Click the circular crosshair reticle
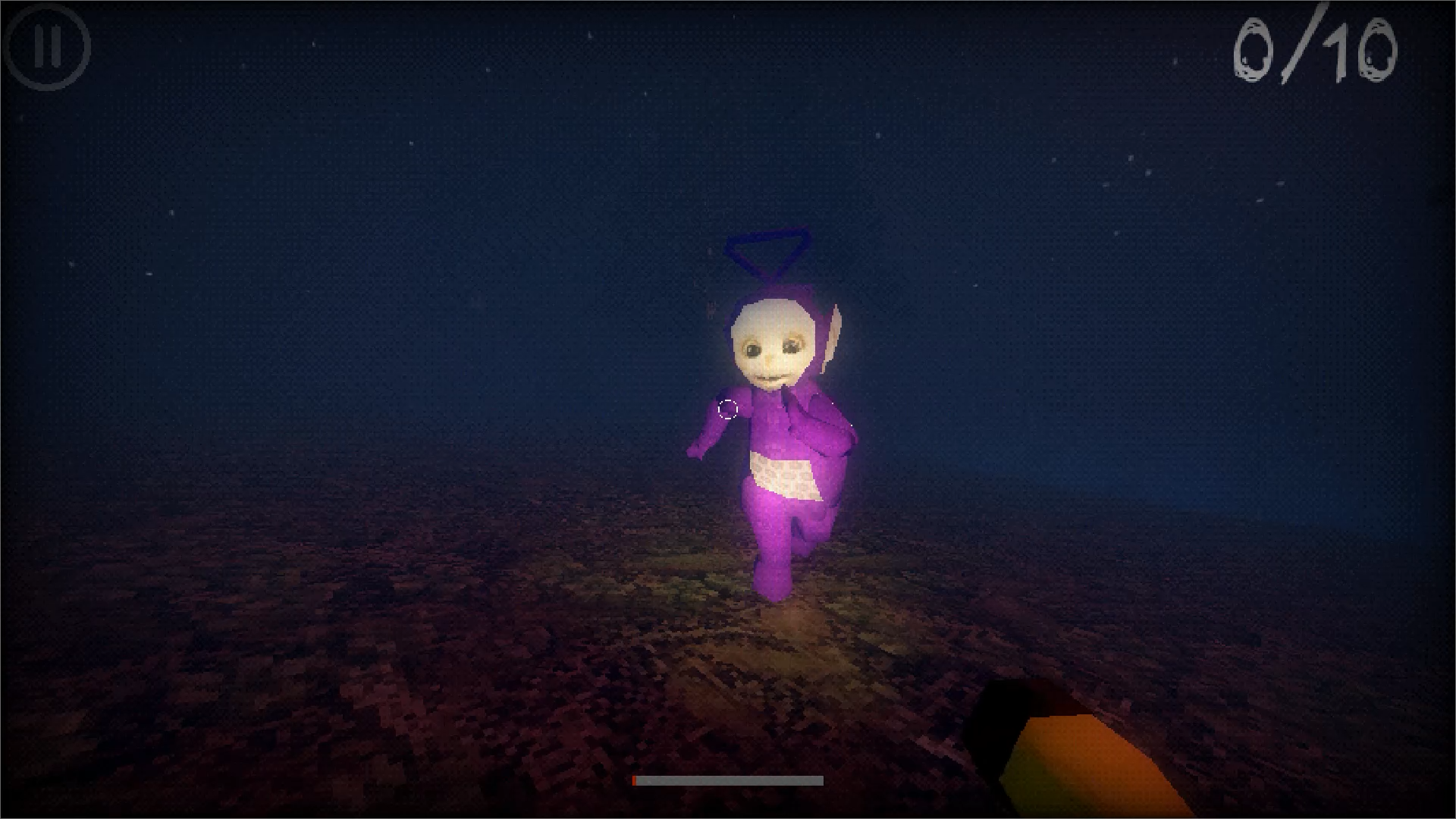 [x=726, y=409]
